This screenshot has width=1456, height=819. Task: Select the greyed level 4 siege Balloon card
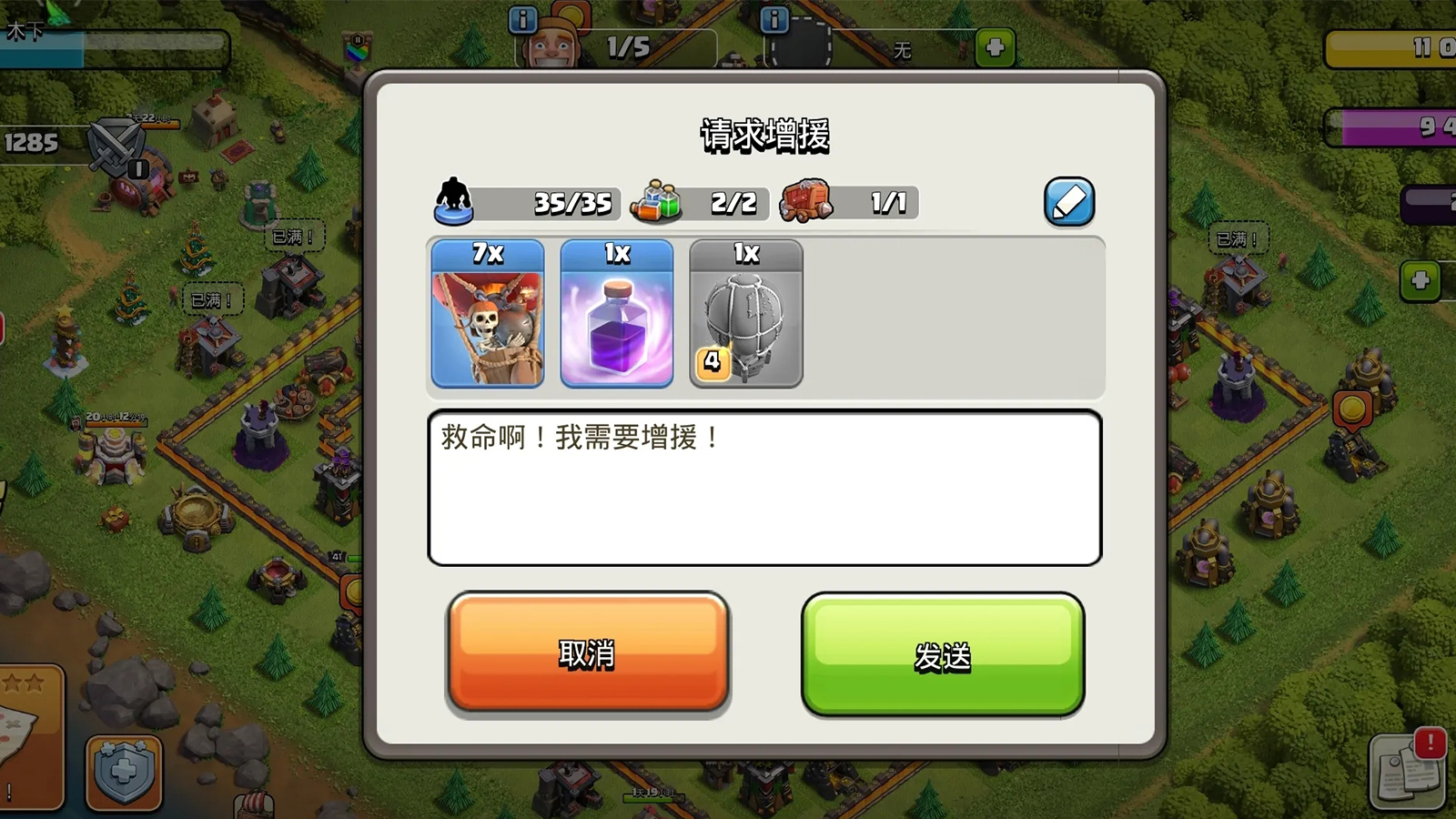(747, 316)
